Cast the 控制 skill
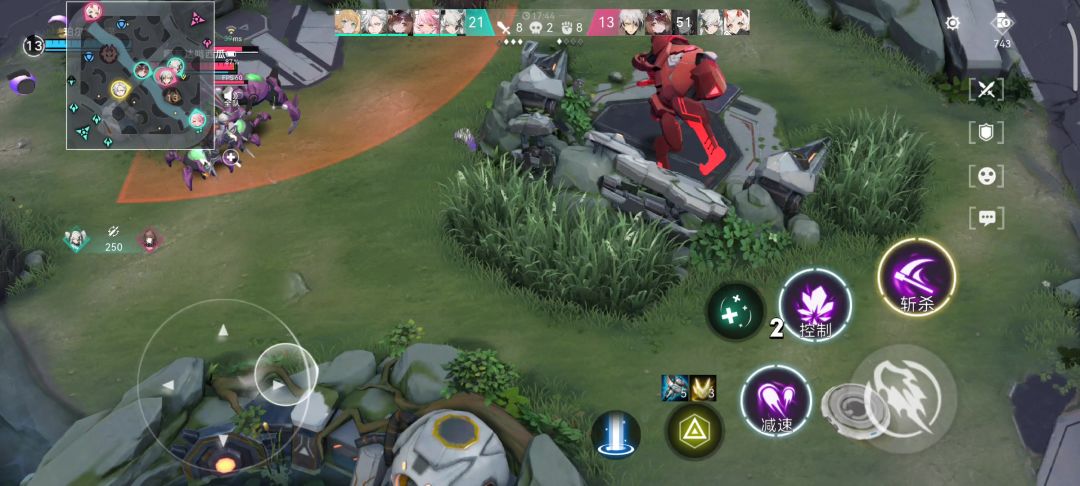This screenshot has width=1080, height=486. point(815,305)
